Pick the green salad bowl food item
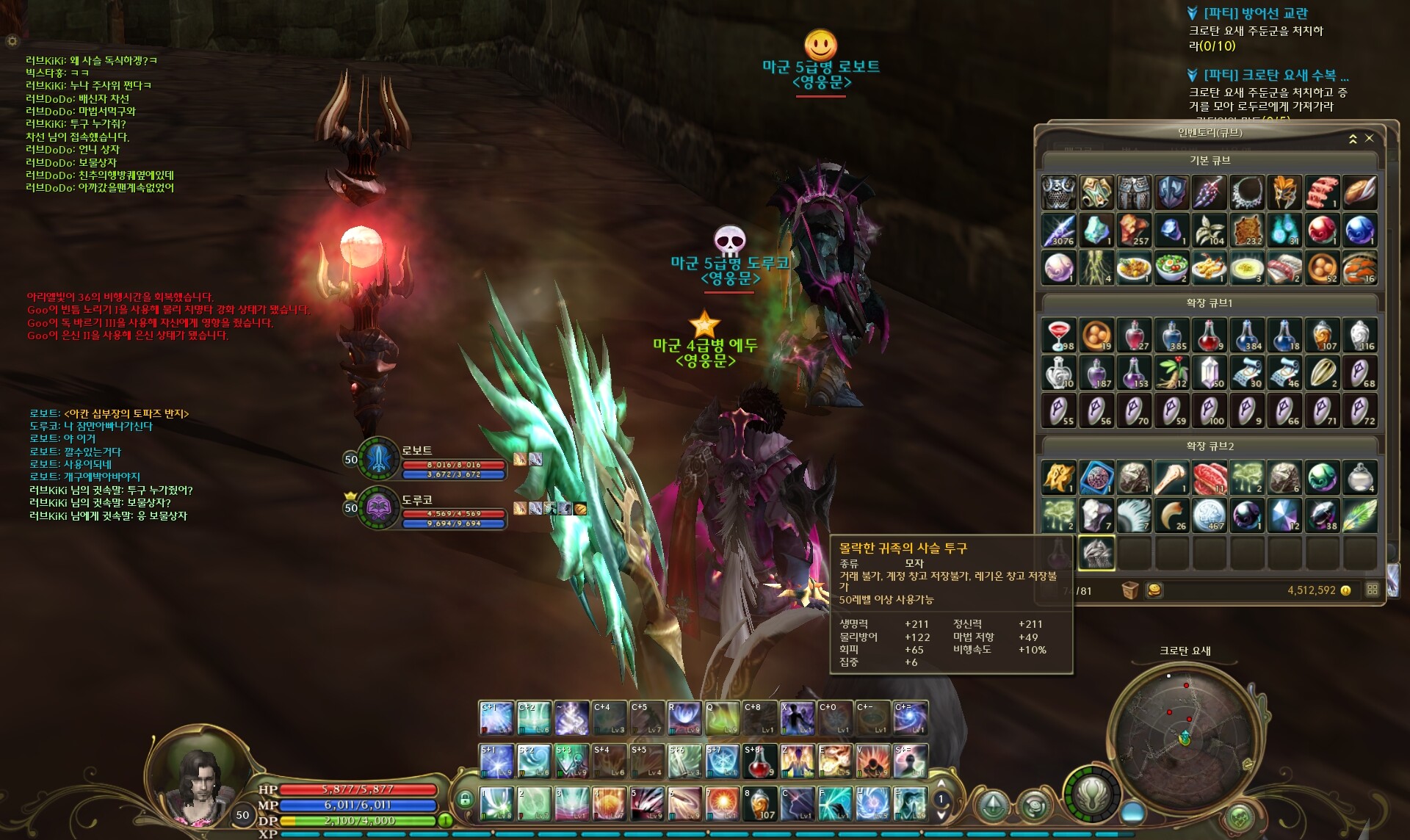The width and height of the screenshot is (1410, 840). click(1171, 267)
